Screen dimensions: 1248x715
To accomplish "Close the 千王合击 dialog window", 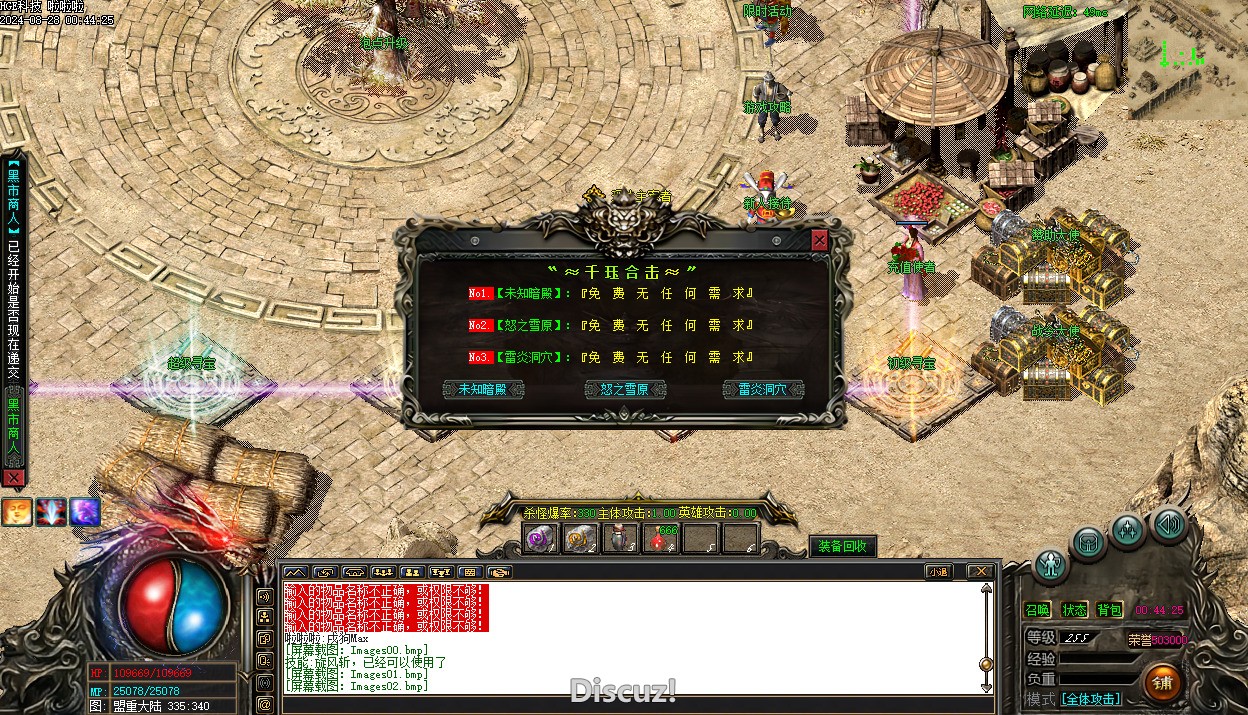I will pos(820,241).
